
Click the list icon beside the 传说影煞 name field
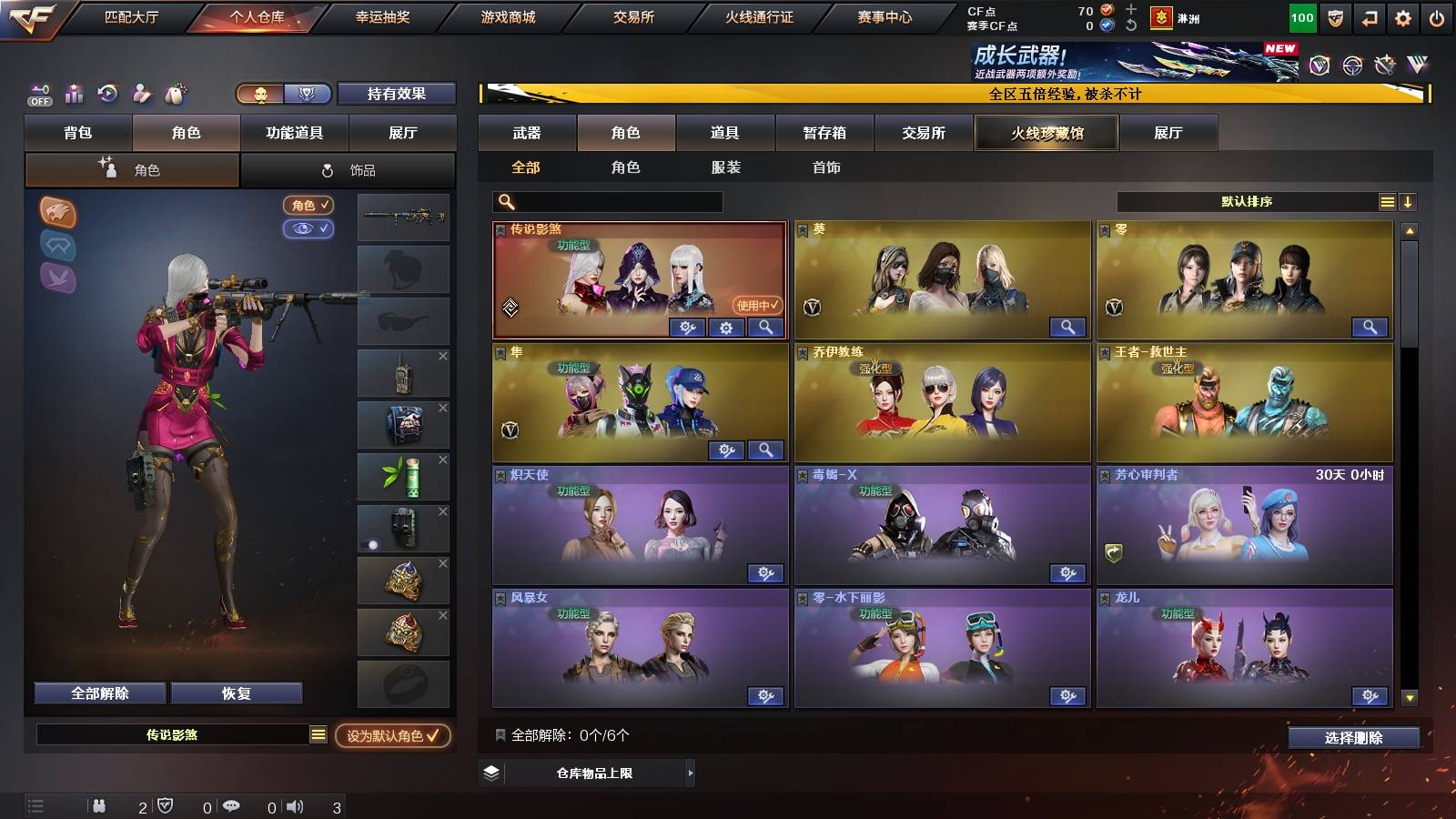click(317, 734)
